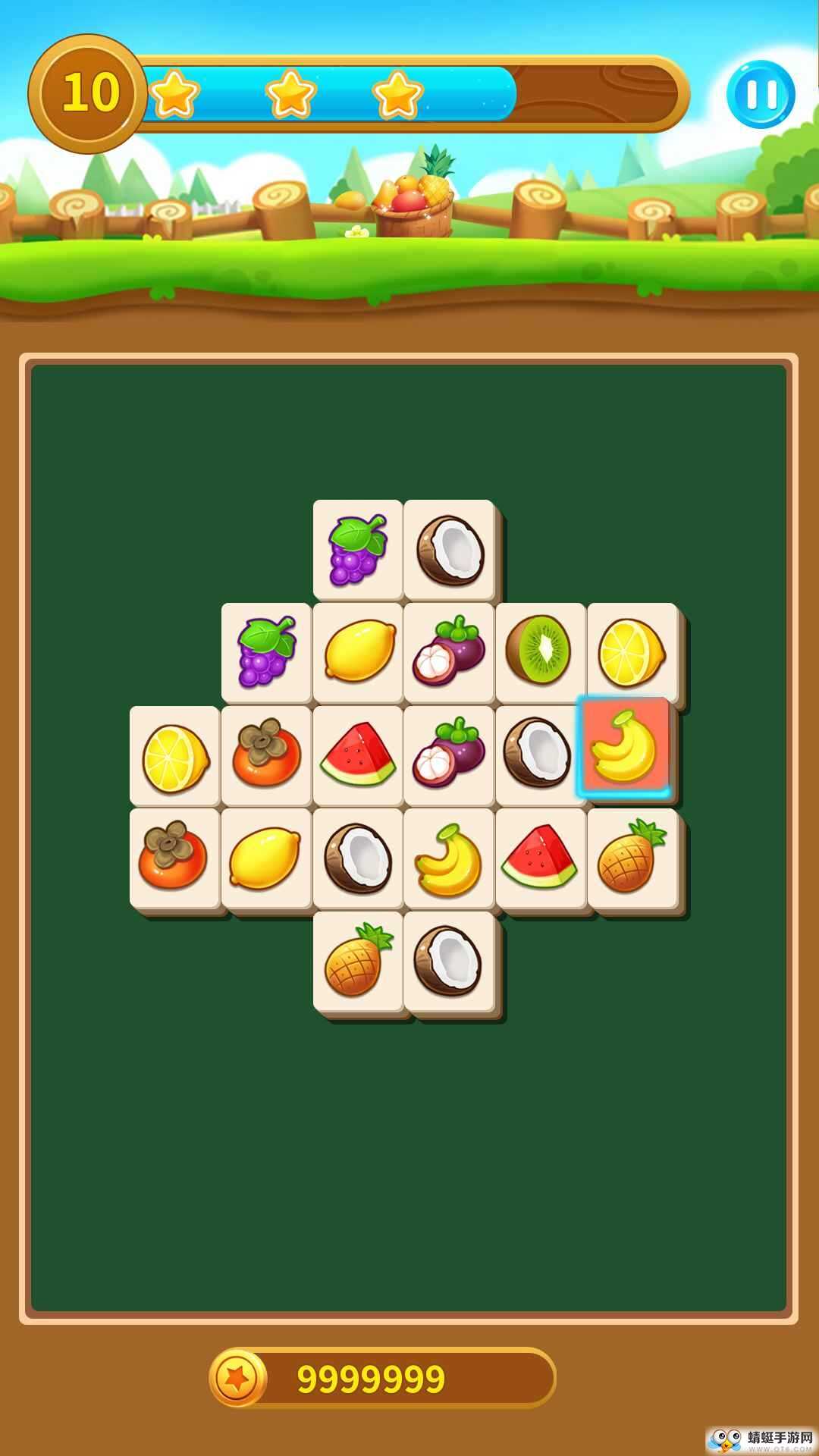Select the watermelon tile between persimmon and mangosteen
Image resolution: width=819 pixels, height=1456 pixels.
click(357, 754)
